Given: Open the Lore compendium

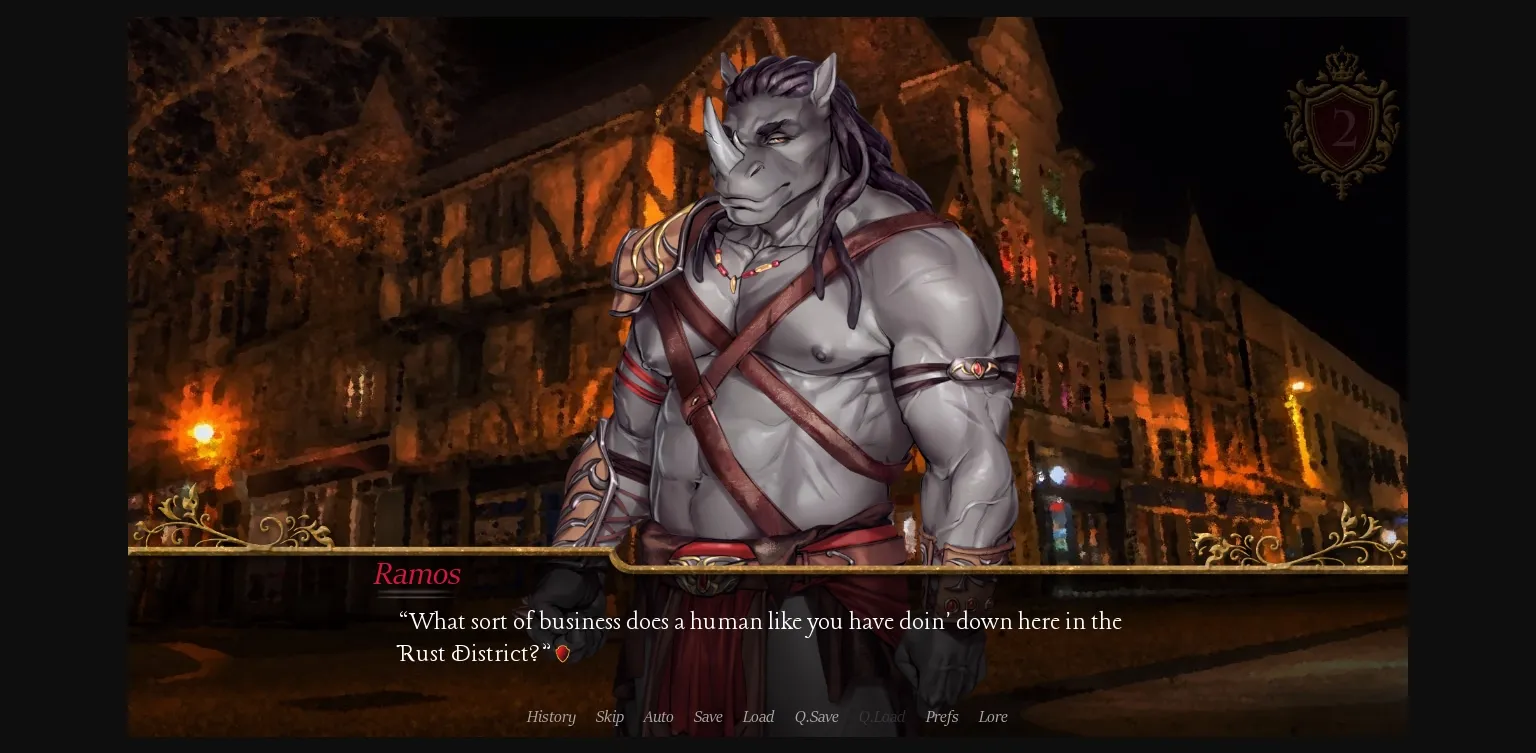Looking at the screenshot, I should coord(993,717).
